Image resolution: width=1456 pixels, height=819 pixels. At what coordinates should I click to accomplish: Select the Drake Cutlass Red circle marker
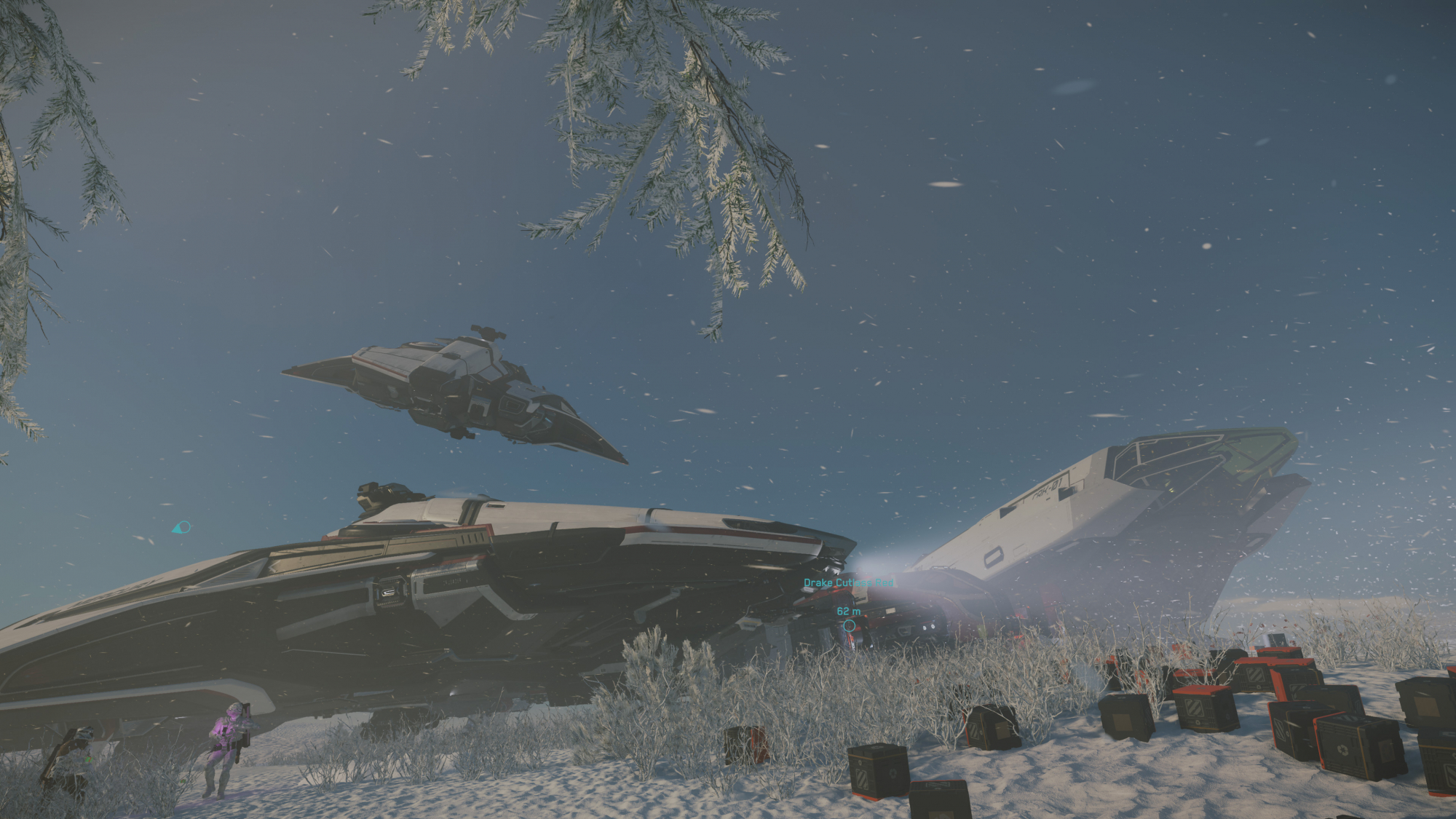[849, 625]
